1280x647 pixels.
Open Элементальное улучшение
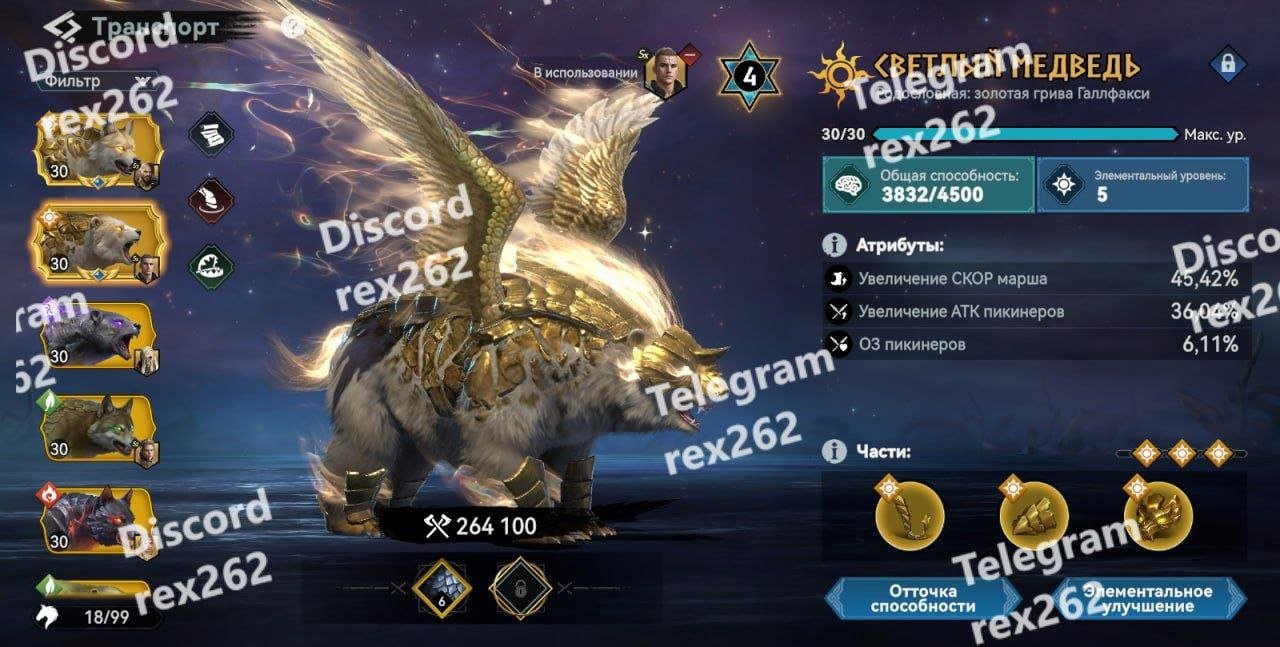coord(1150,598)
